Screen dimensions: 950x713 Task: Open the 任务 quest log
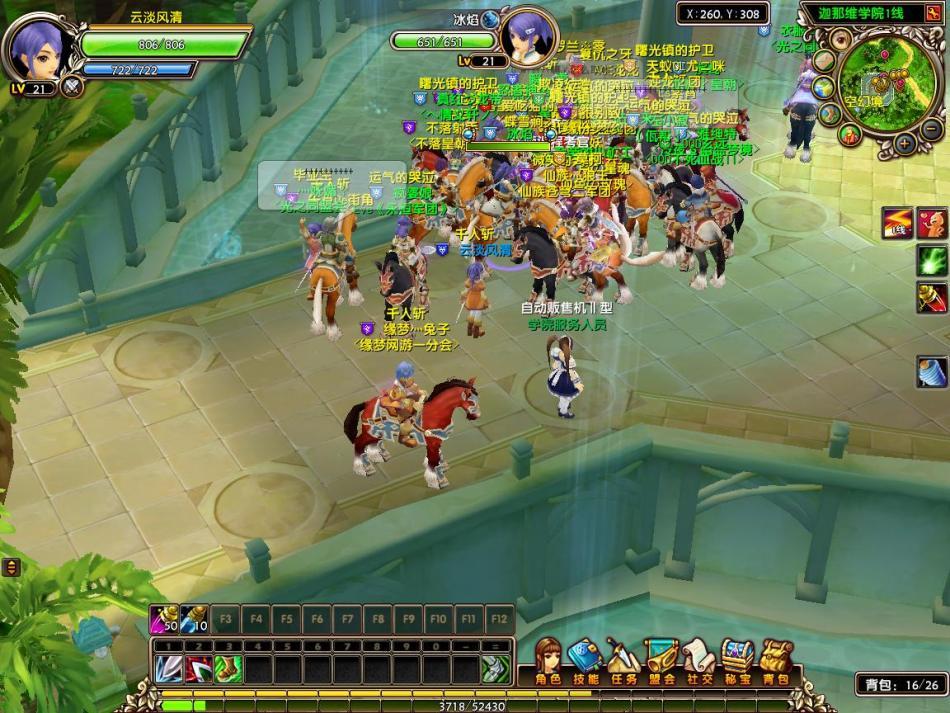pyautogui.click(x=622, y=661)
